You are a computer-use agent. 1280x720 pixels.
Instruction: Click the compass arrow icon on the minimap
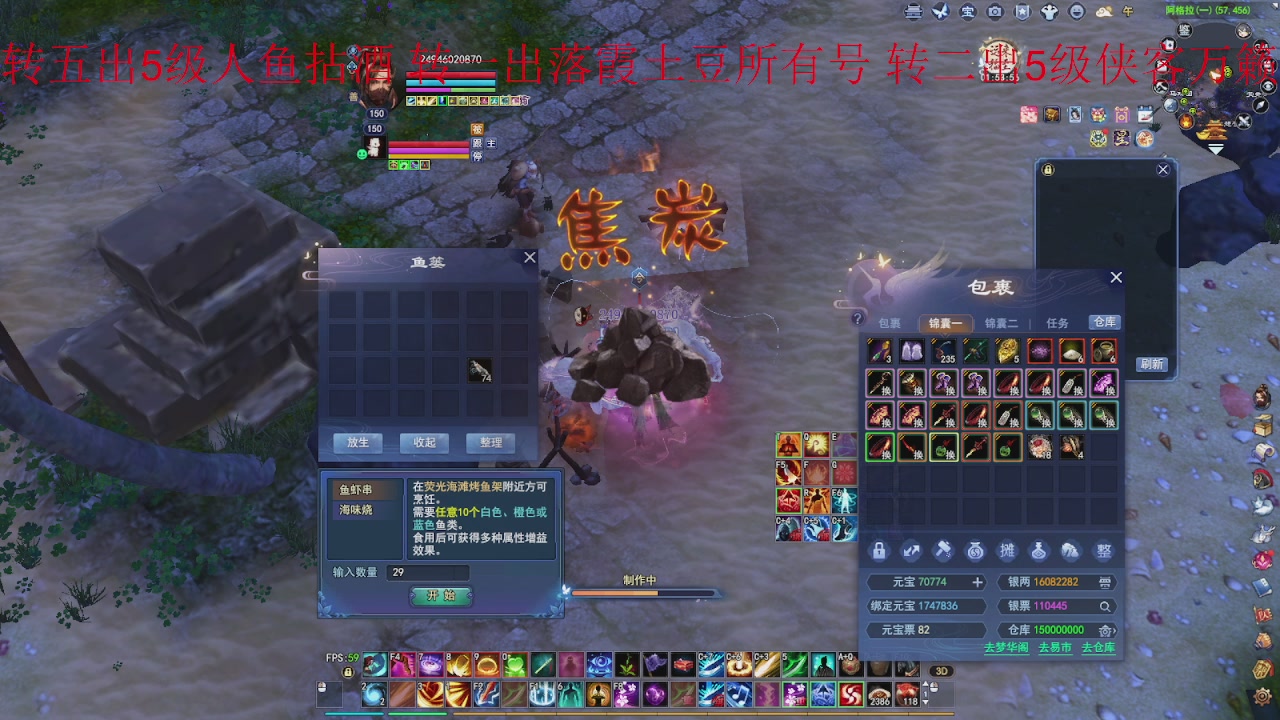[1259, 106]
